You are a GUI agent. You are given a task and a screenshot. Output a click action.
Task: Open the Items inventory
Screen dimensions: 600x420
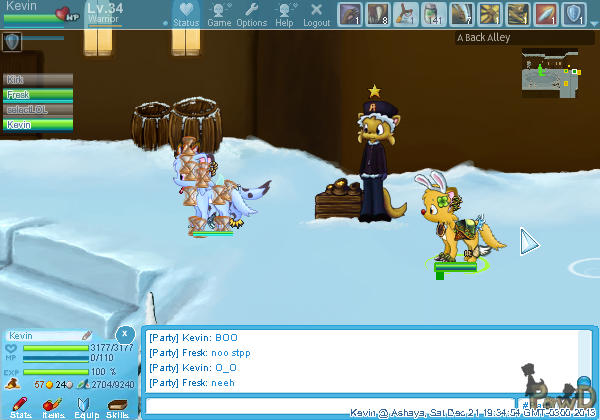pyautogui.click(x=54, y=406)
